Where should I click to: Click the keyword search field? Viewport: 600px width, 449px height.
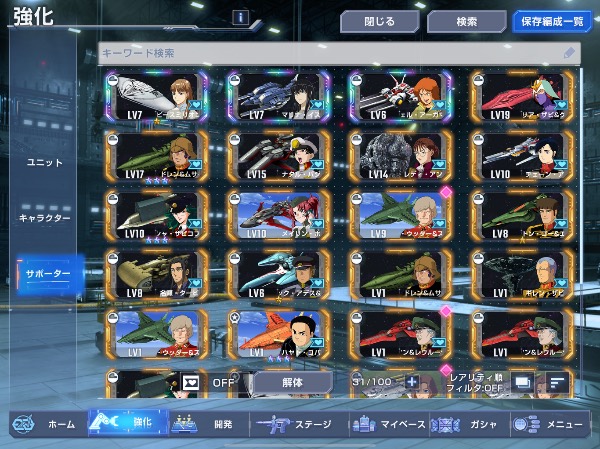point(335,52)
